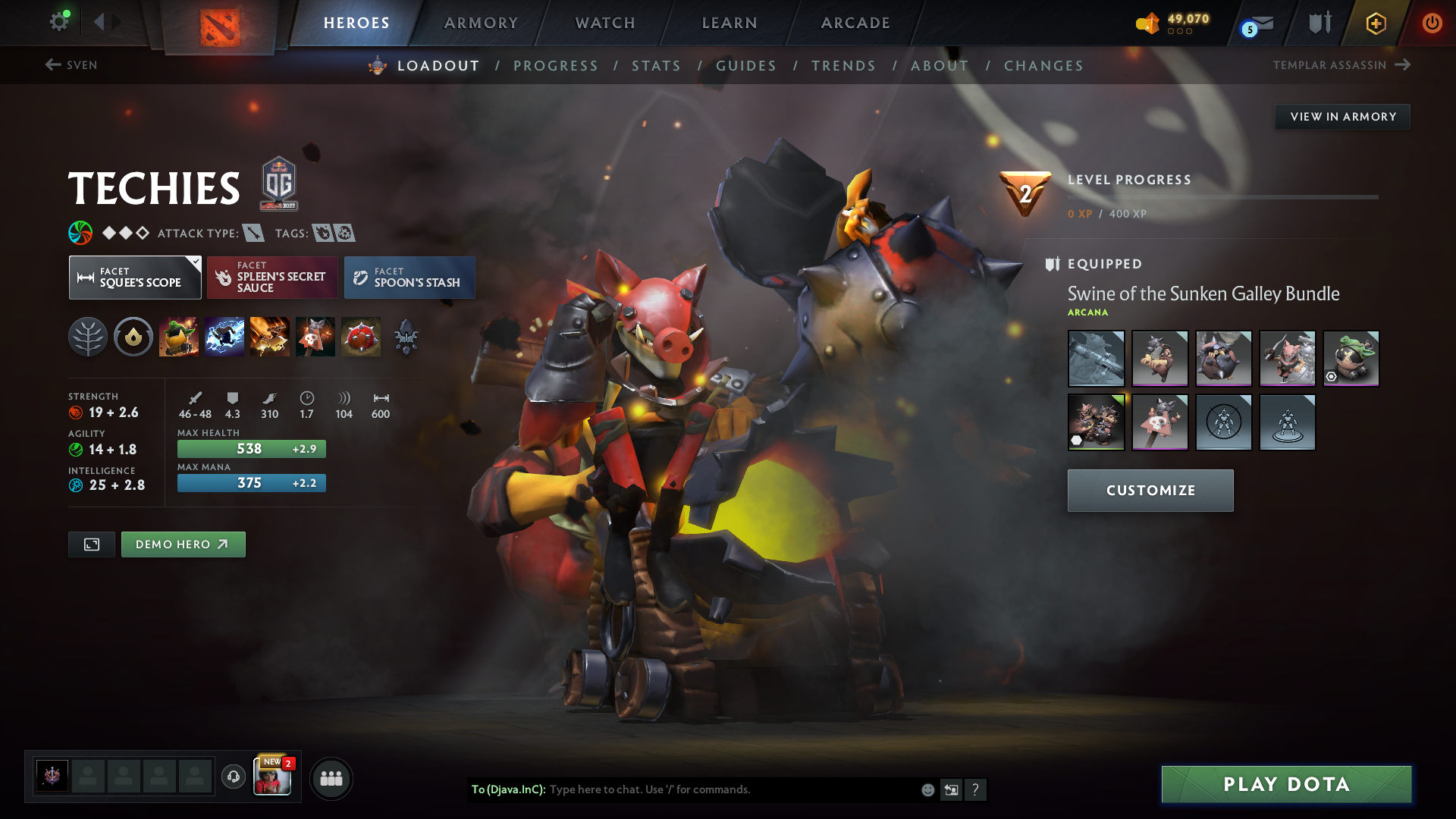Click View in Armory button
1456x819 pixels.
click(x=1342, y=117)
